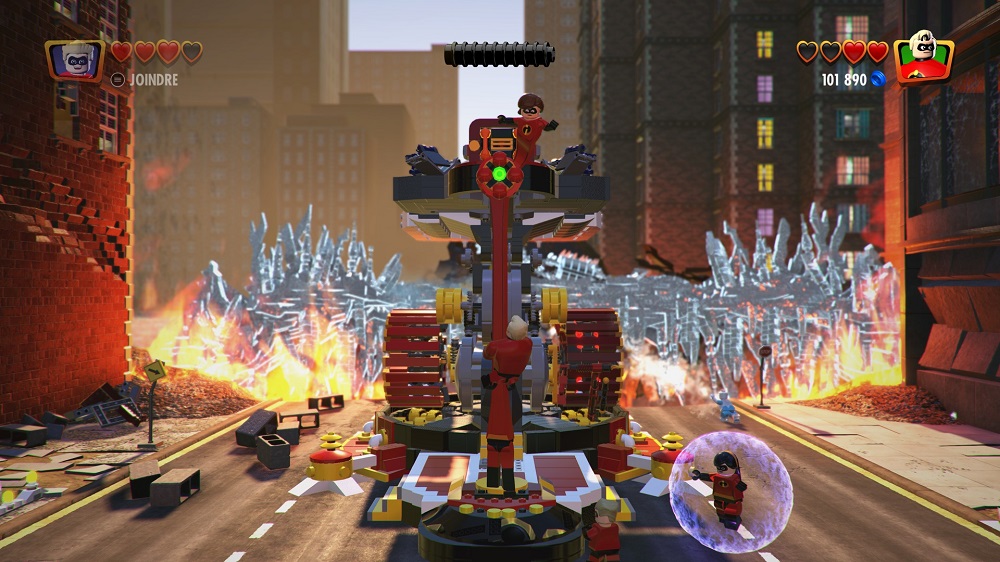Open the Mr. Incredible character portrait
The height and width of the screenshot is (562, 1000).
[x=922, y=58]
